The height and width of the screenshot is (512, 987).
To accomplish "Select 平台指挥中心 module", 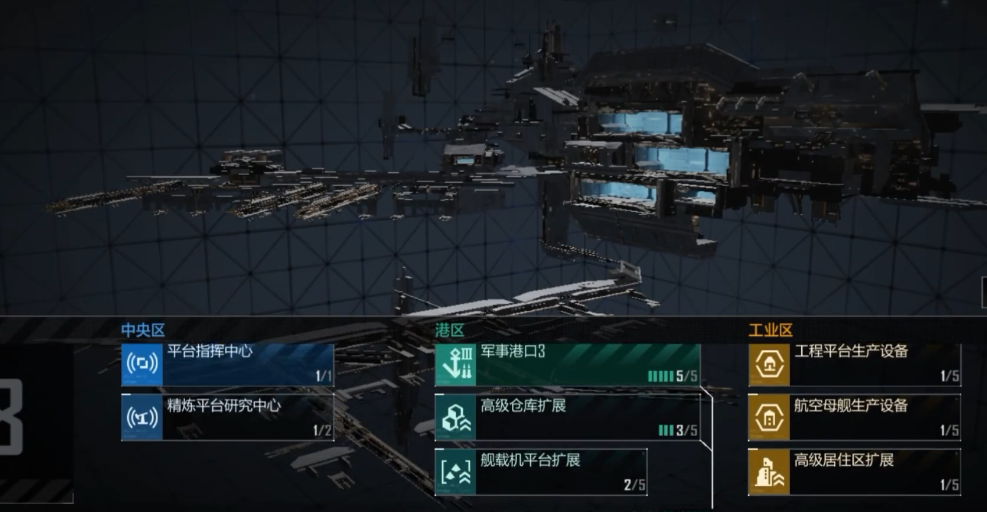I will tap(228, 364).
